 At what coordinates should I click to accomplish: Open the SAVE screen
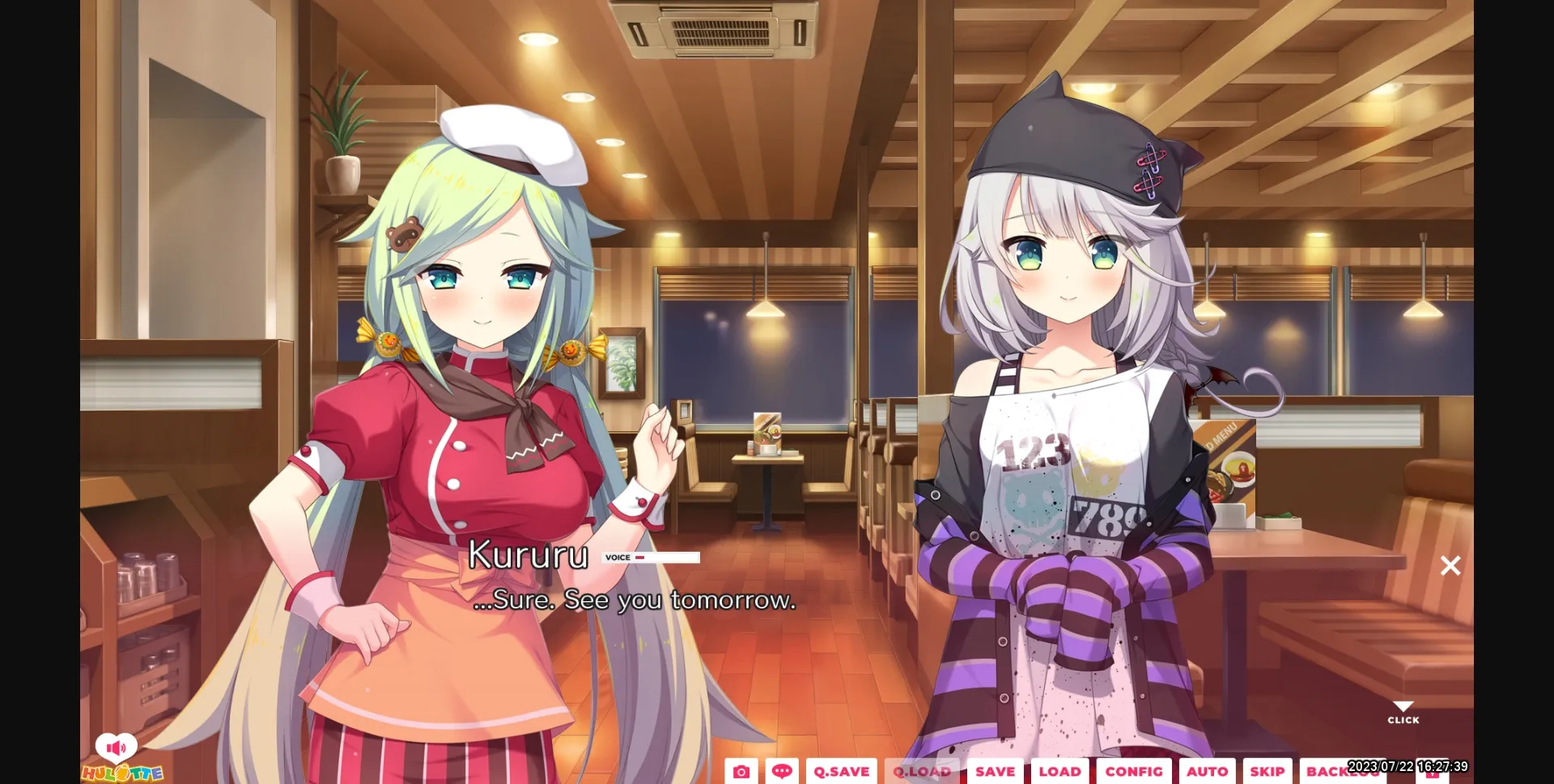coord(995,771)
